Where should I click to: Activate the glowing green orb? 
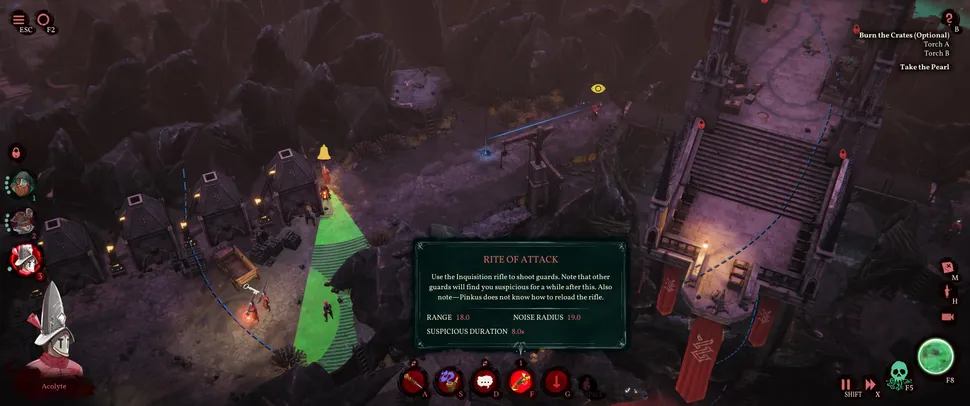pos(937,356)
